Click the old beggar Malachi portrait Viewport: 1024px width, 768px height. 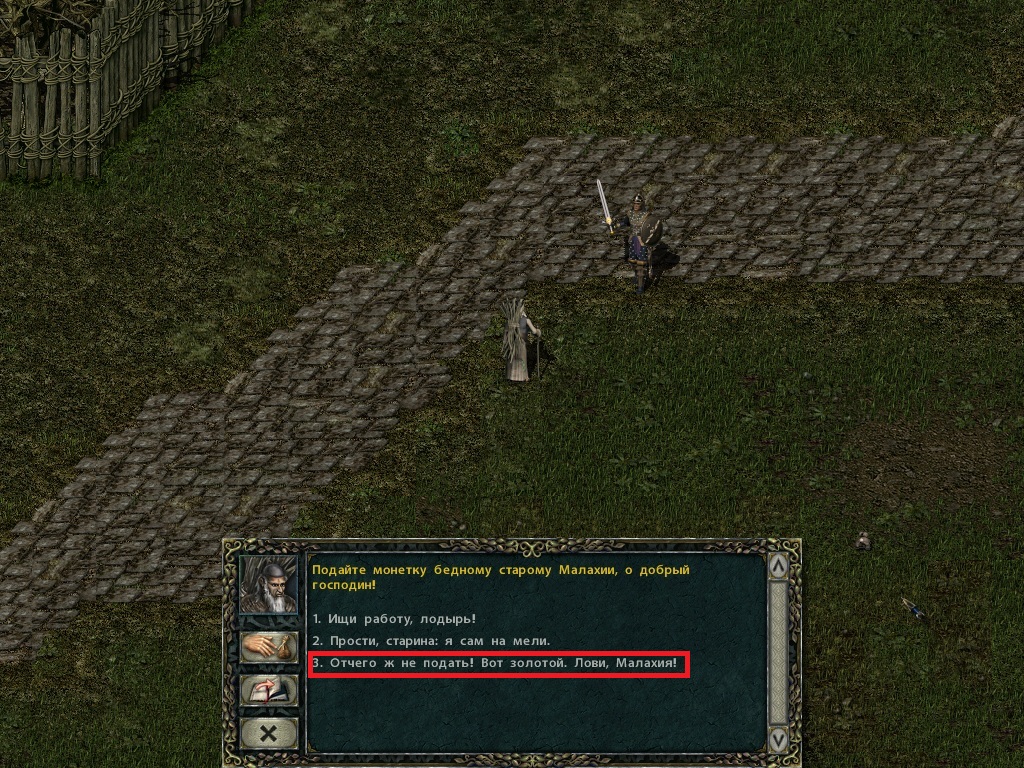point(269,585)
